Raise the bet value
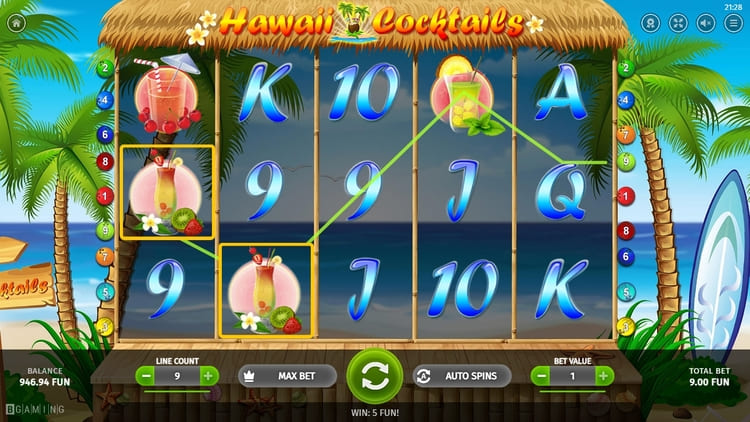 pos(604,376)
